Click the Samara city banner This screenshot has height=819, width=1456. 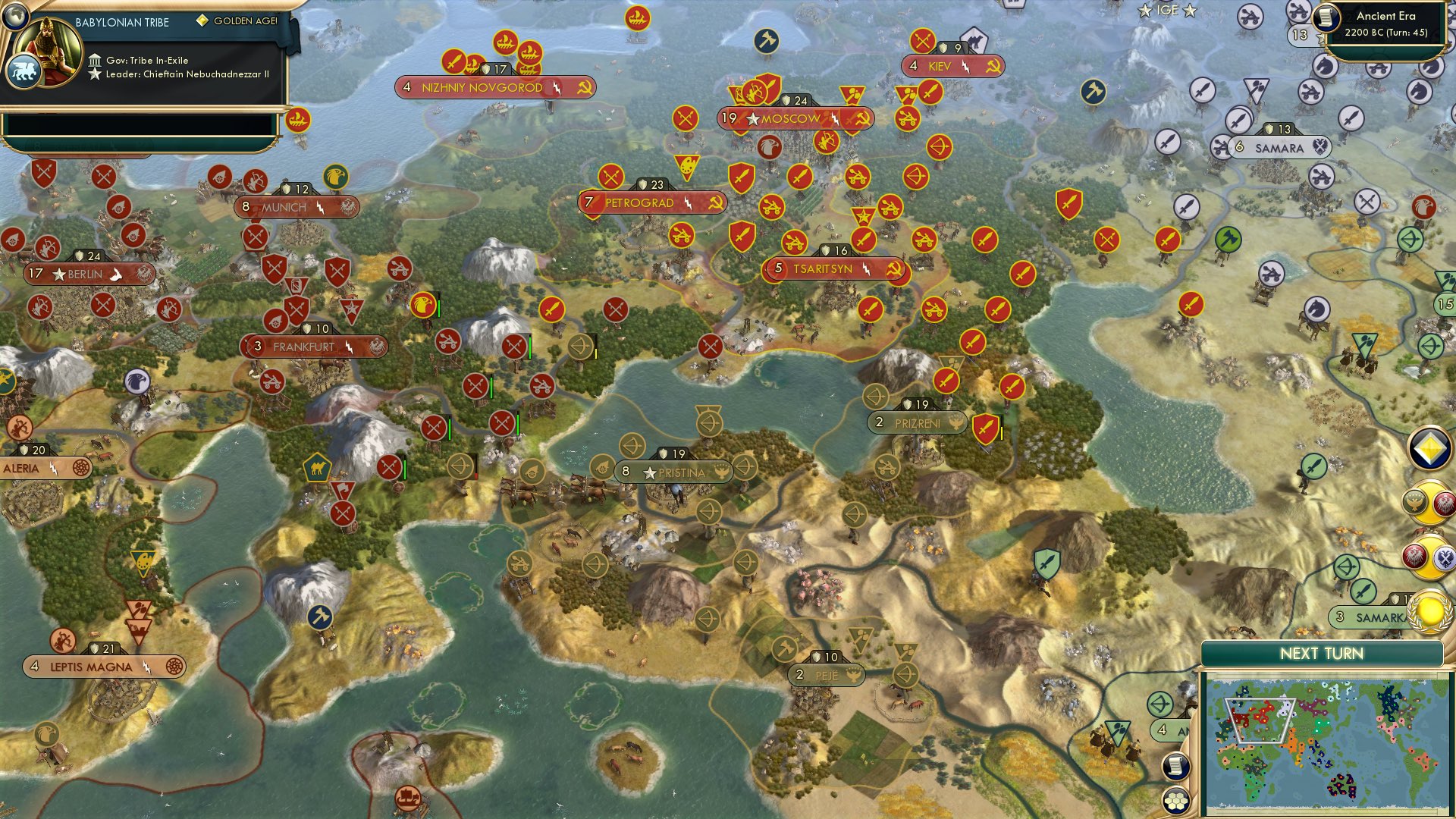(x=1282, y=148)
